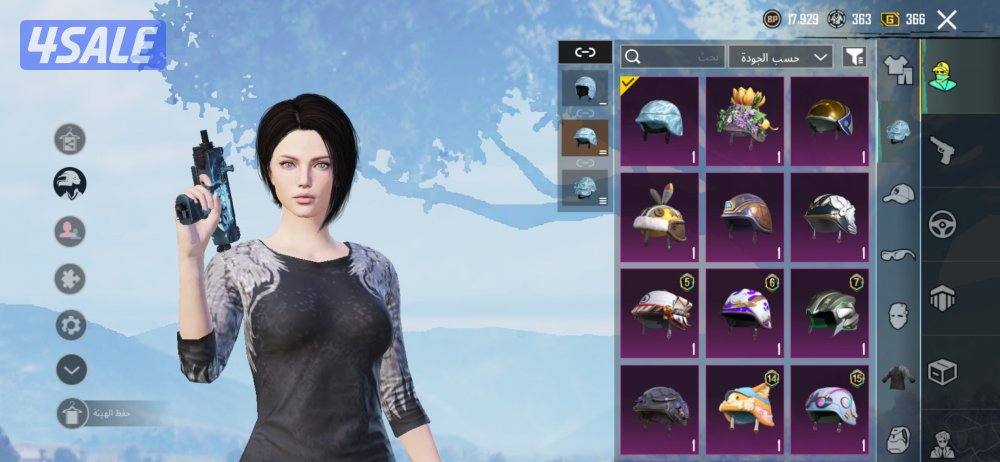Open the settings gear icon beside the character
This screenshot has height=462, width=1000.
point(70,325)
